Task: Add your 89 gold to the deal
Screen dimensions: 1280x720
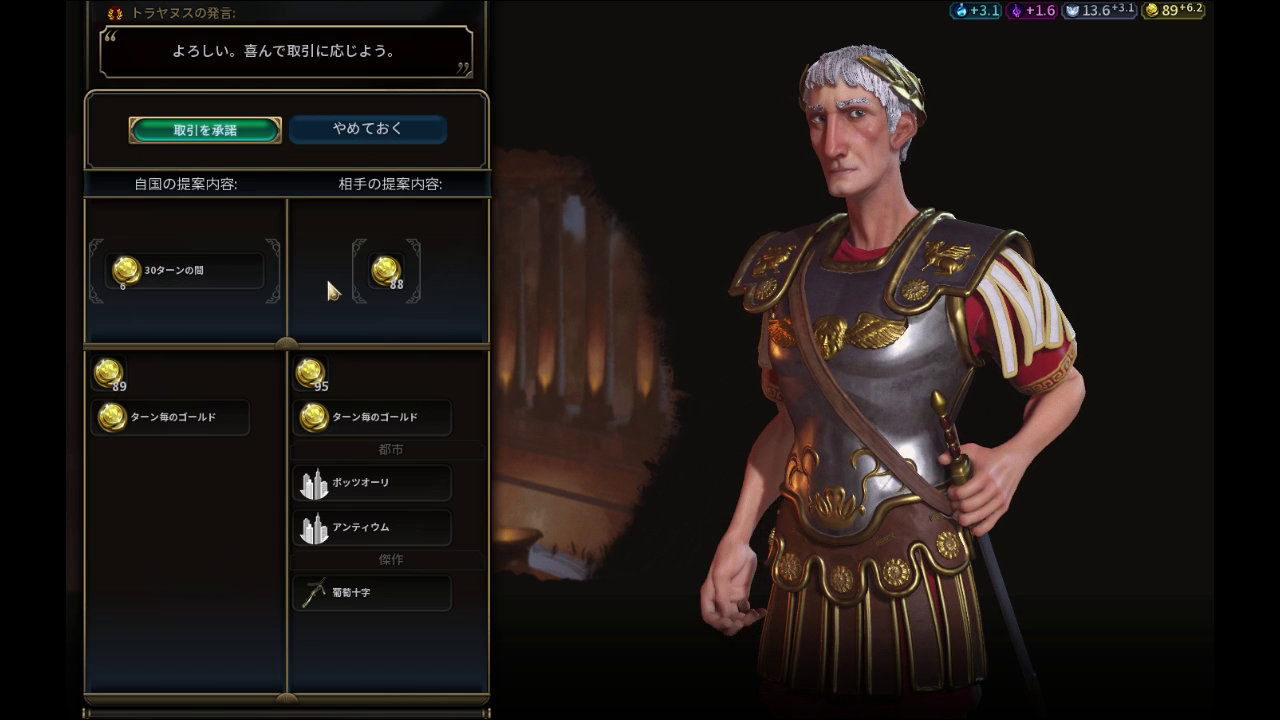Action: click(108, 373)
